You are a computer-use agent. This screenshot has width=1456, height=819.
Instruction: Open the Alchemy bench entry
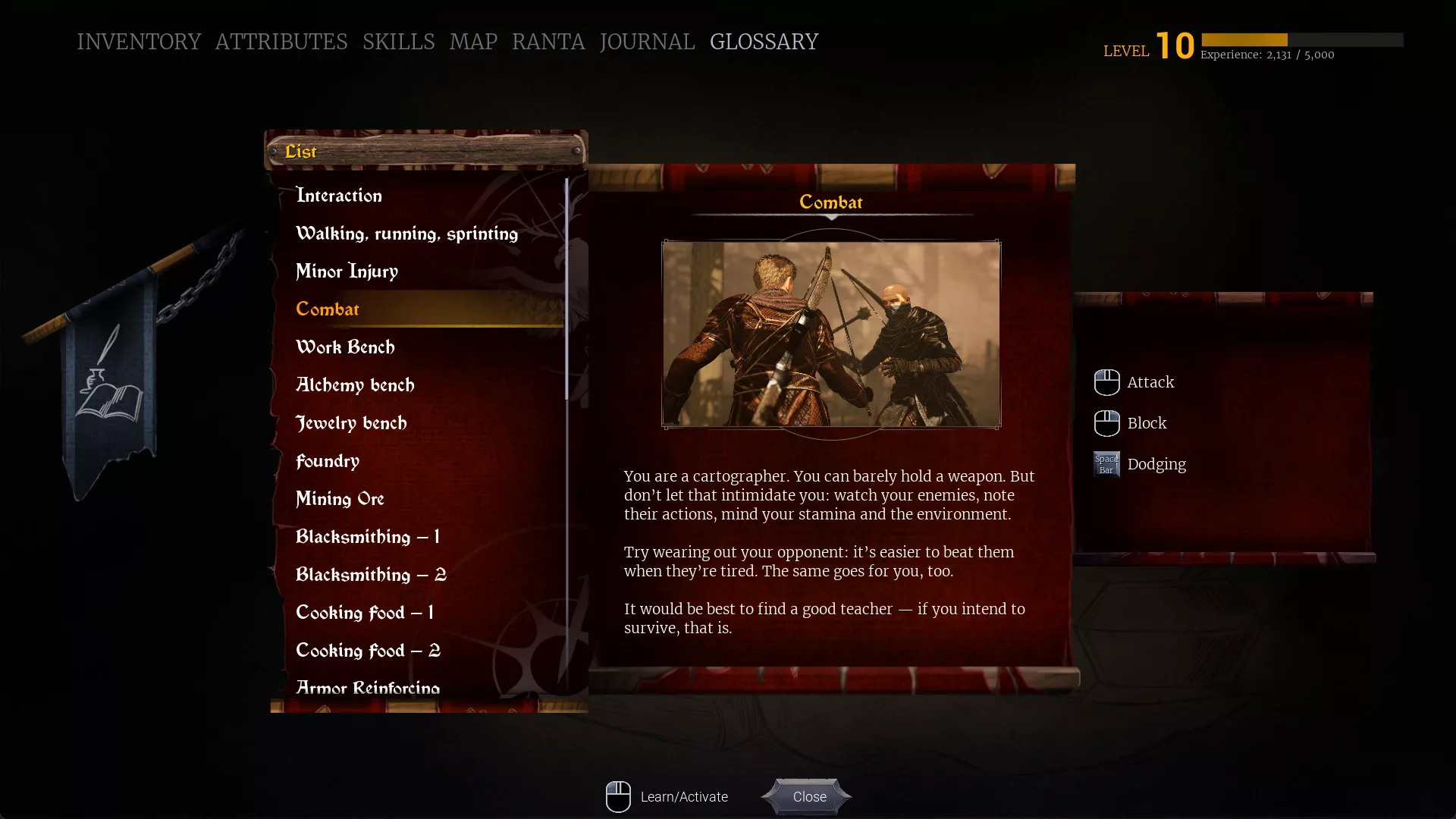coord(355,385)
